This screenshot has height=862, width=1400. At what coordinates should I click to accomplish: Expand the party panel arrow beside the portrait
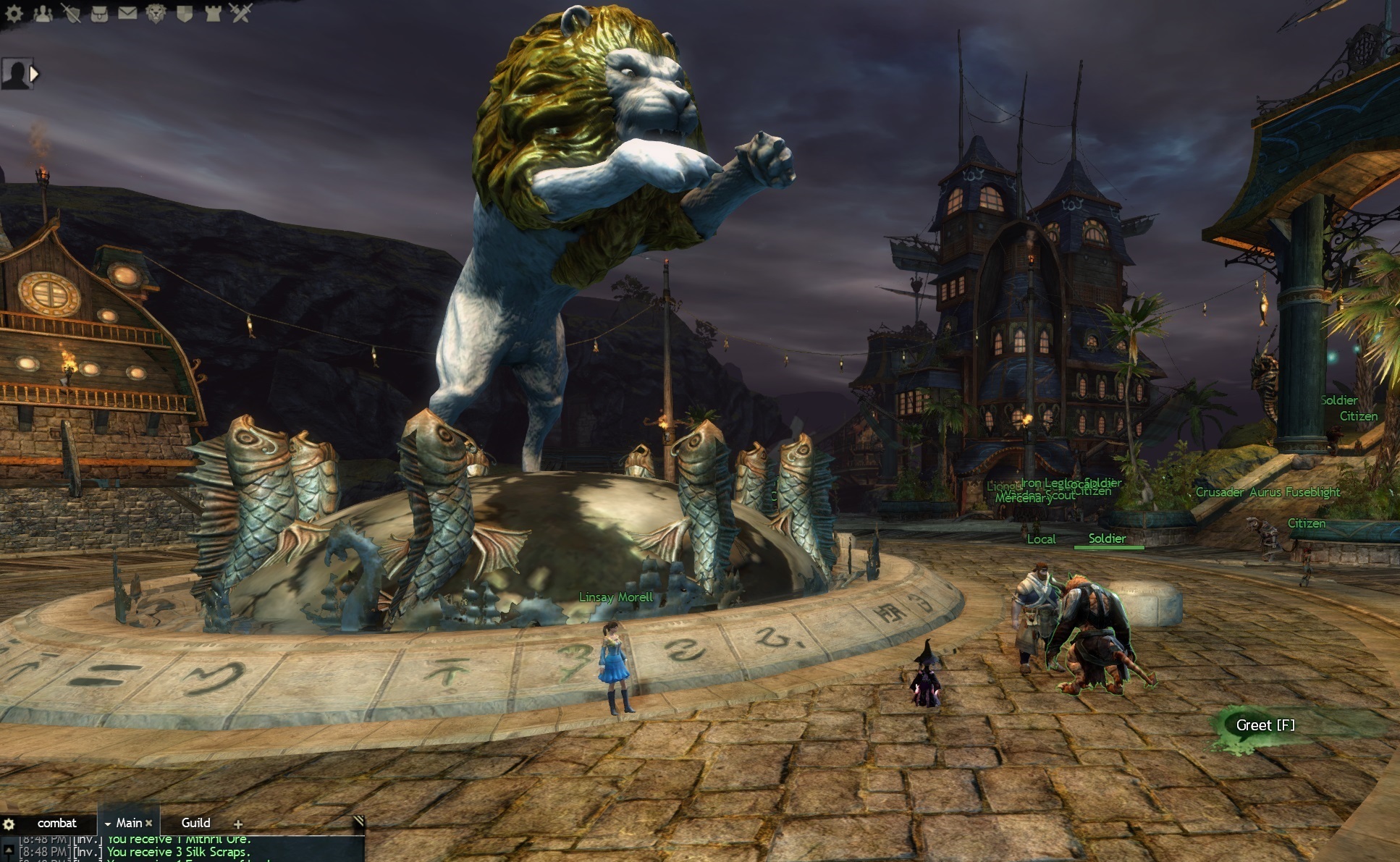34,73
